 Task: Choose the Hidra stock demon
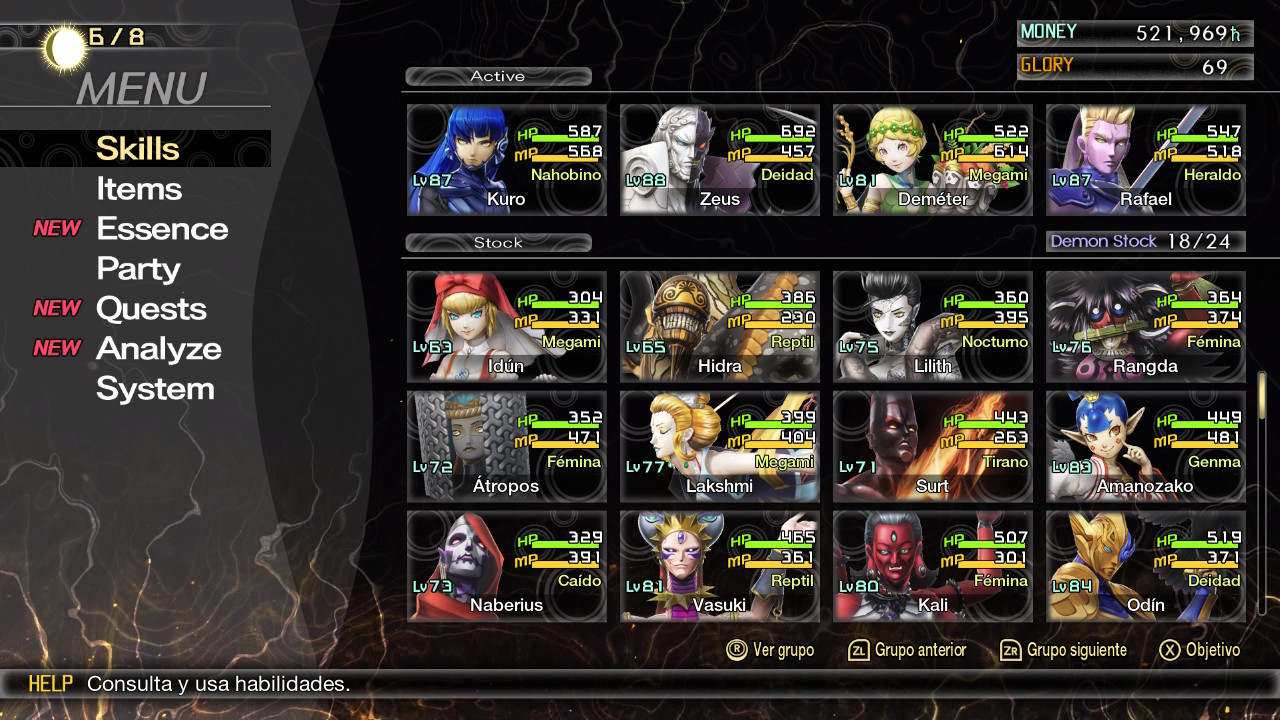[719, 327]
